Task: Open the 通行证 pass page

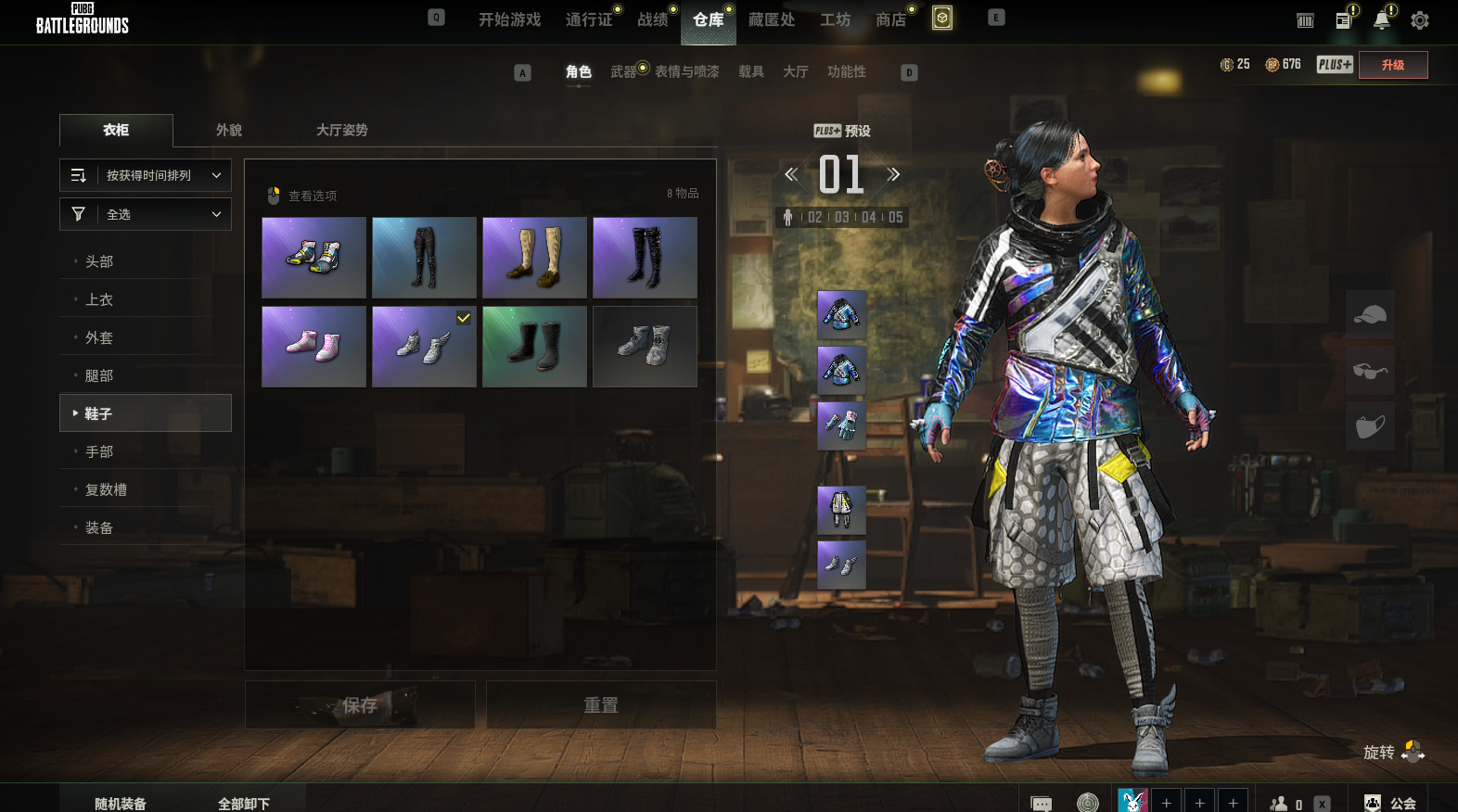Action: (x=589, y=19)
